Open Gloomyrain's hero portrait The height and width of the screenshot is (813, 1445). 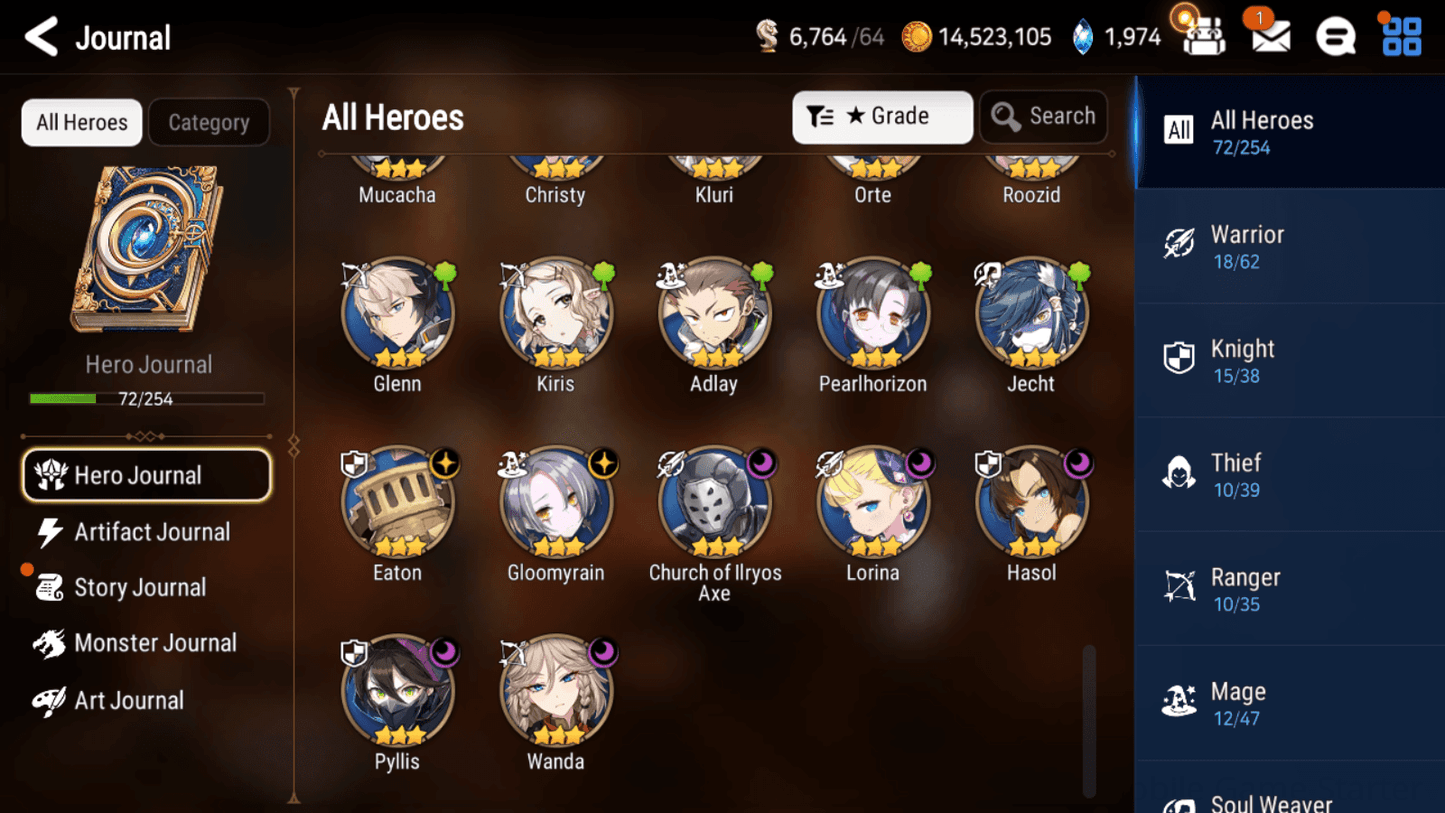point(556,503)
